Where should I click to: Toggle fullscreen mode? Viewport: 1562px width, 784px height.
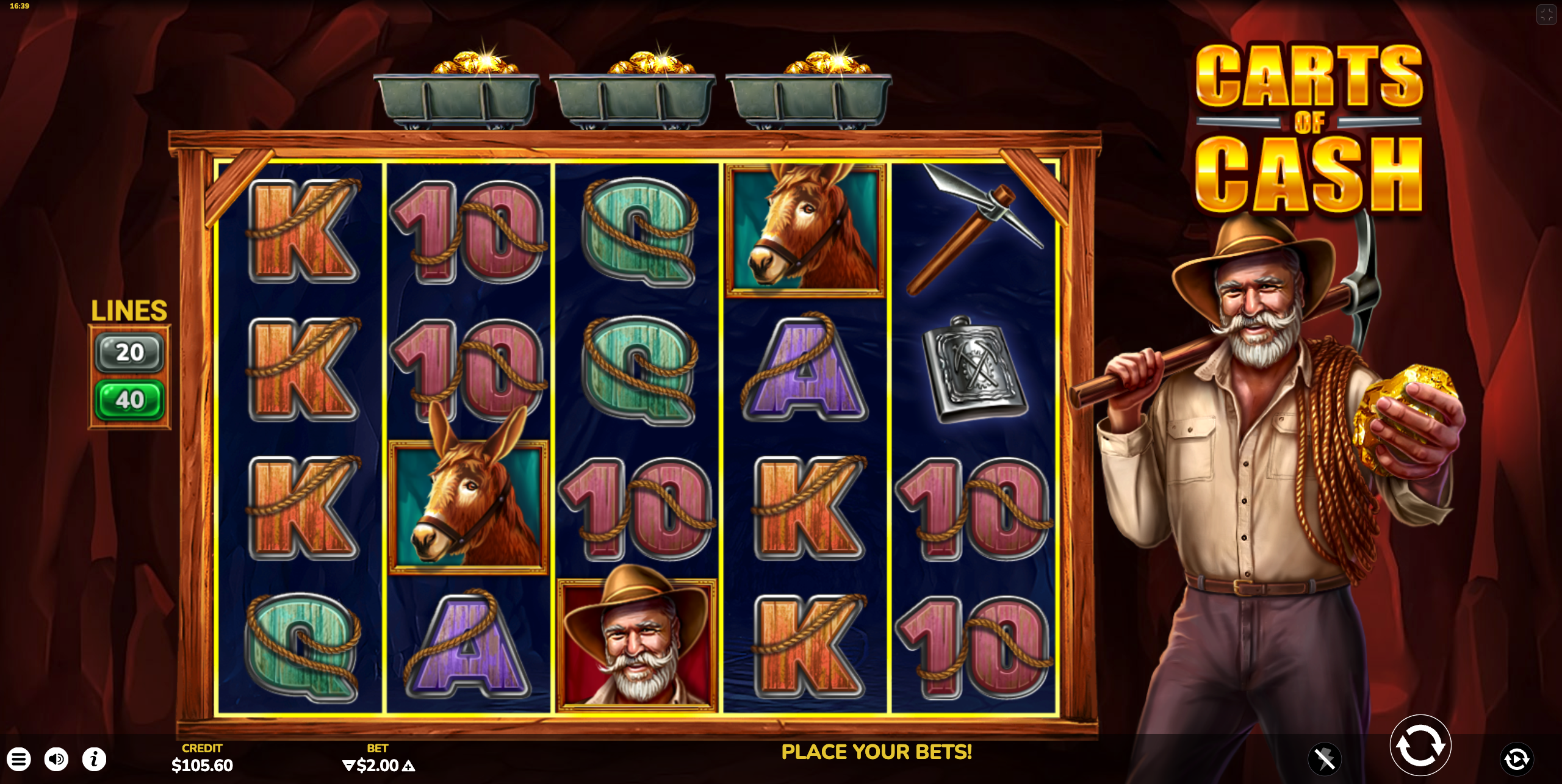1546,15
